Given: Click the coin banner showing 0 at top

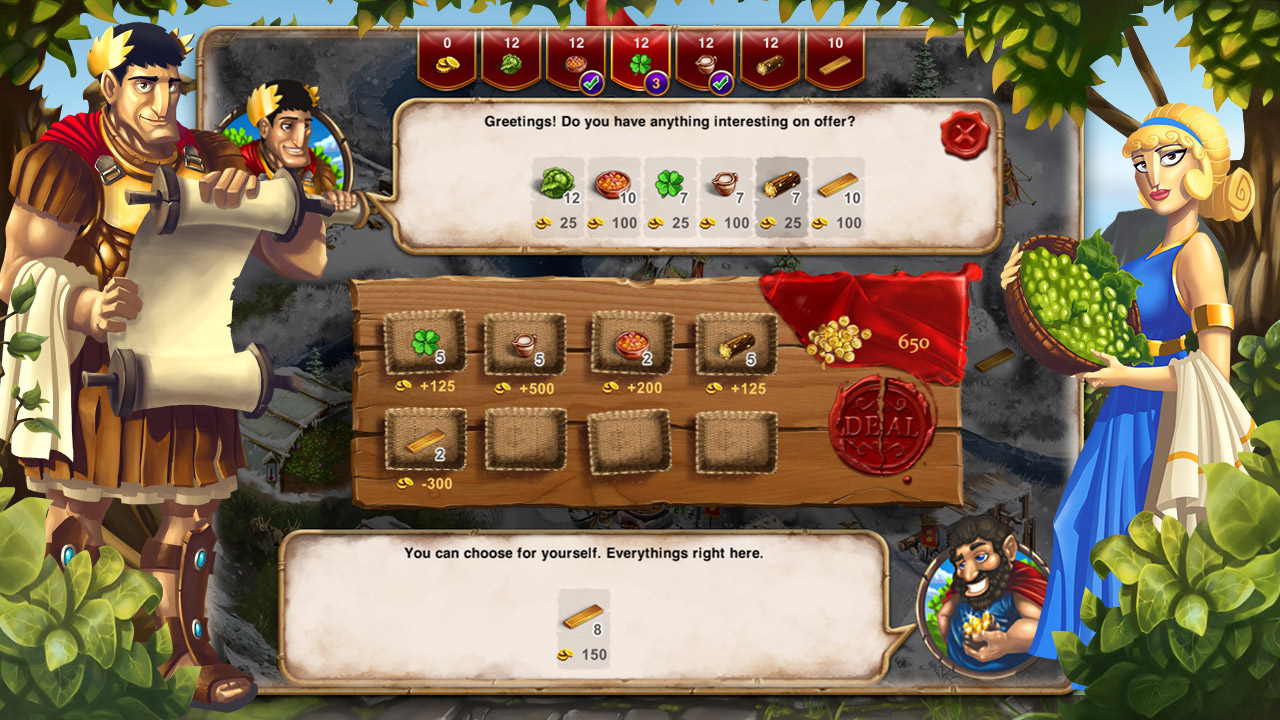Looking at the screenshot, I should 448,55.
